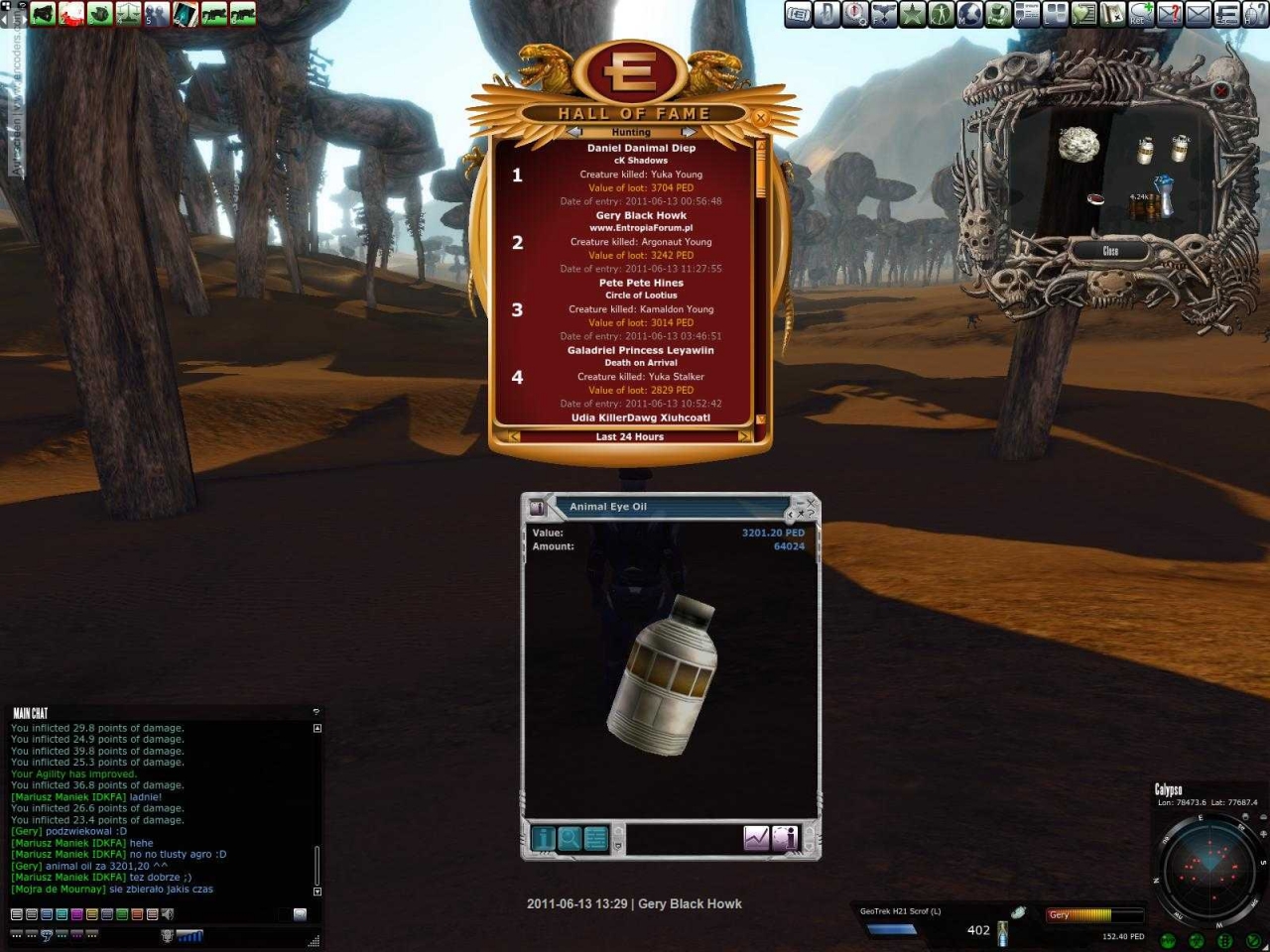Toggle the speaker icon in the chat toolbar
Viewport: 1270px width, 952px height.
[168, 914]
